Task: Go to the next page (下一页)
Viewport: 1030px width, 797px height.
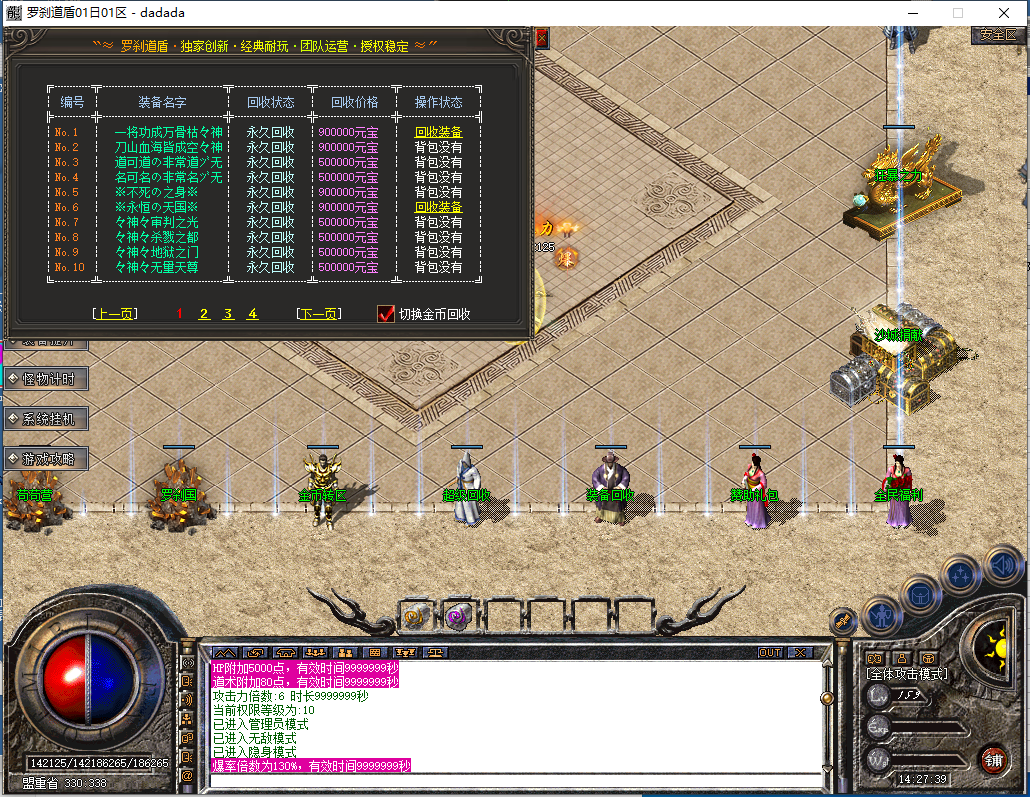Action: 319,314
